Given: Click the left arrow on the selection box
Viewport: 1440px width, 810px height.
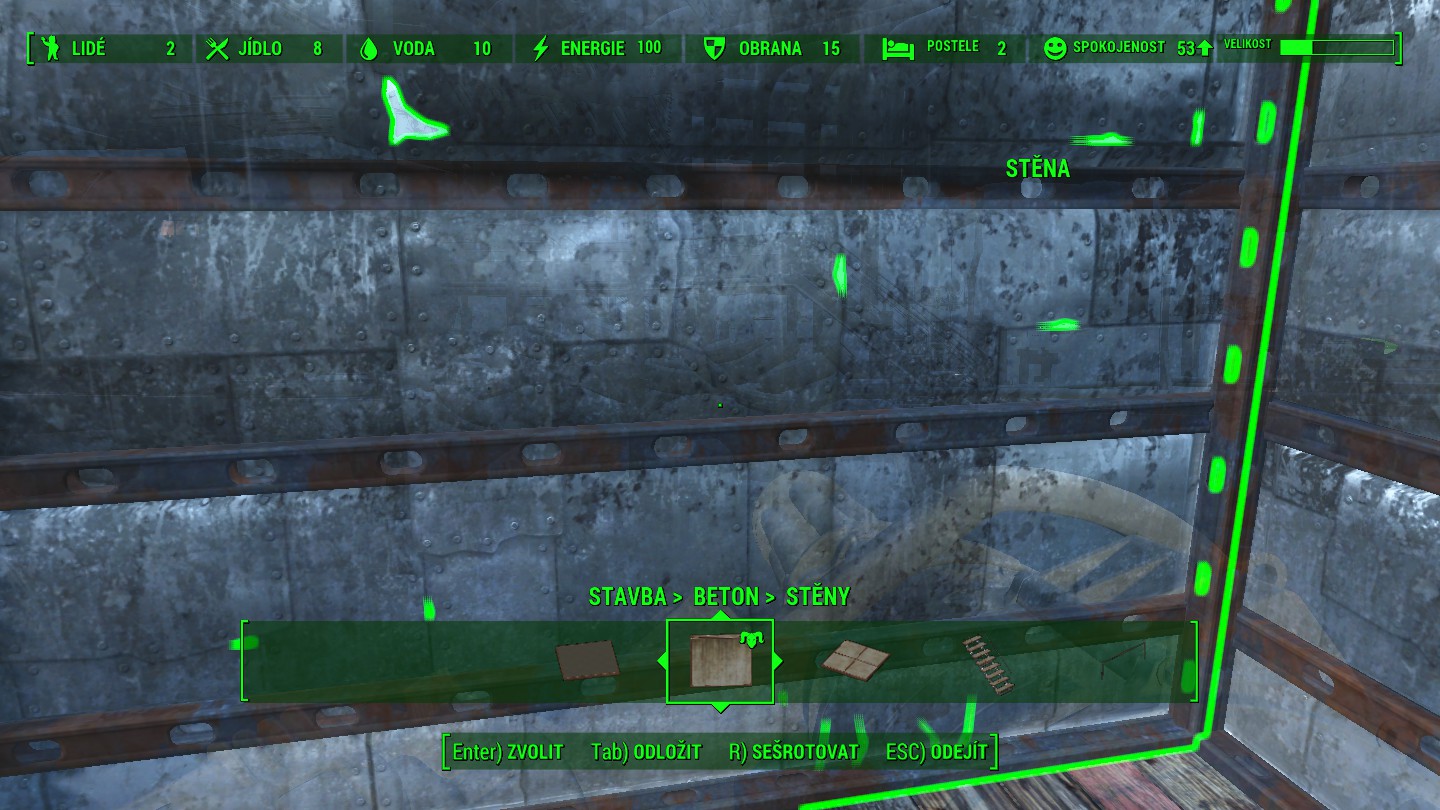Looking at the screenshot, I should click(x=661, y=661).
